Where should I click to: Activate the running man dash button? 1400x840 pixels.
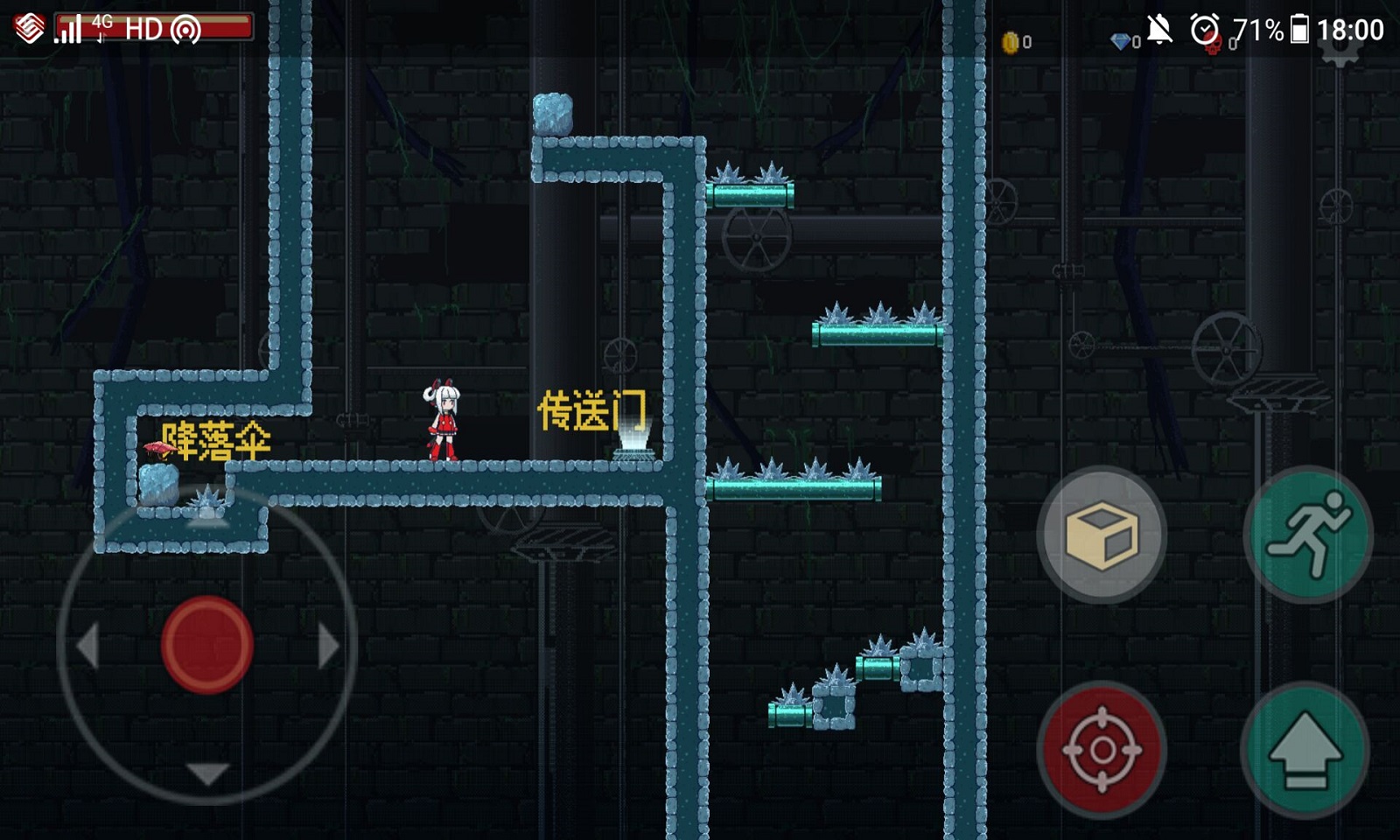pyautogui.click(x=1308, y=533)
